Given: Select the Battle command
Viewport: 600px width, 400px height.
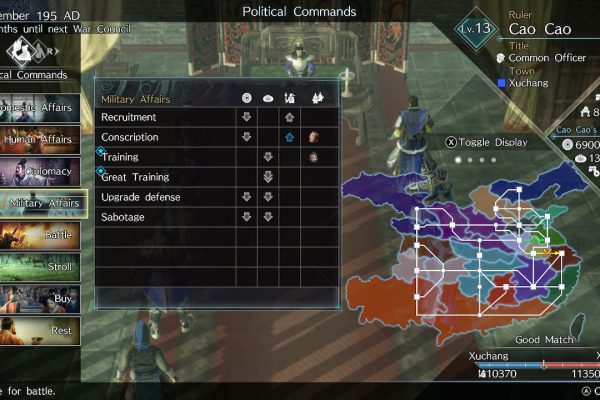Looking at the screenshot, I should click(40, 235).
